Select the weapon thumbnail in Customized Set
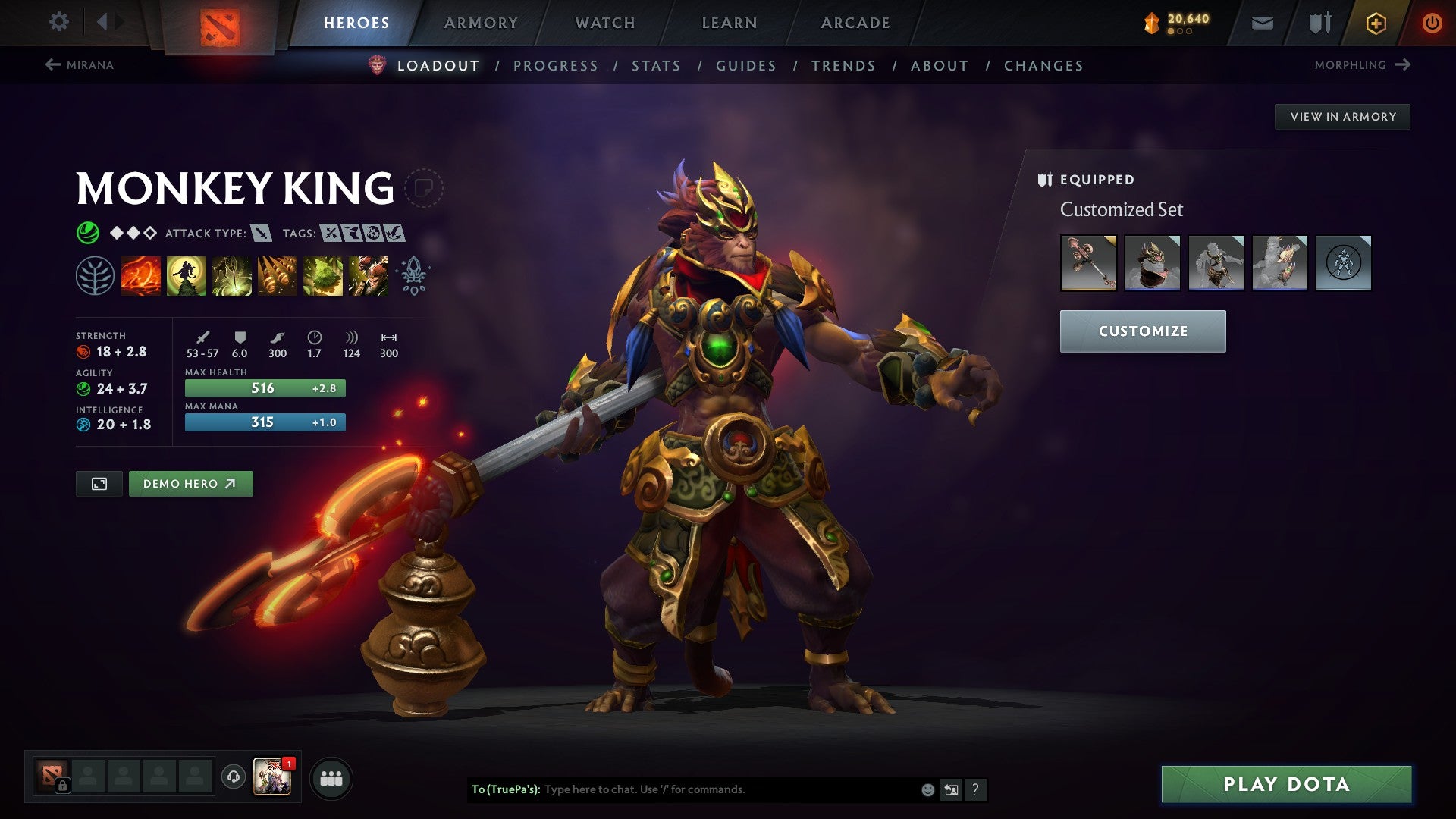 1087,263
